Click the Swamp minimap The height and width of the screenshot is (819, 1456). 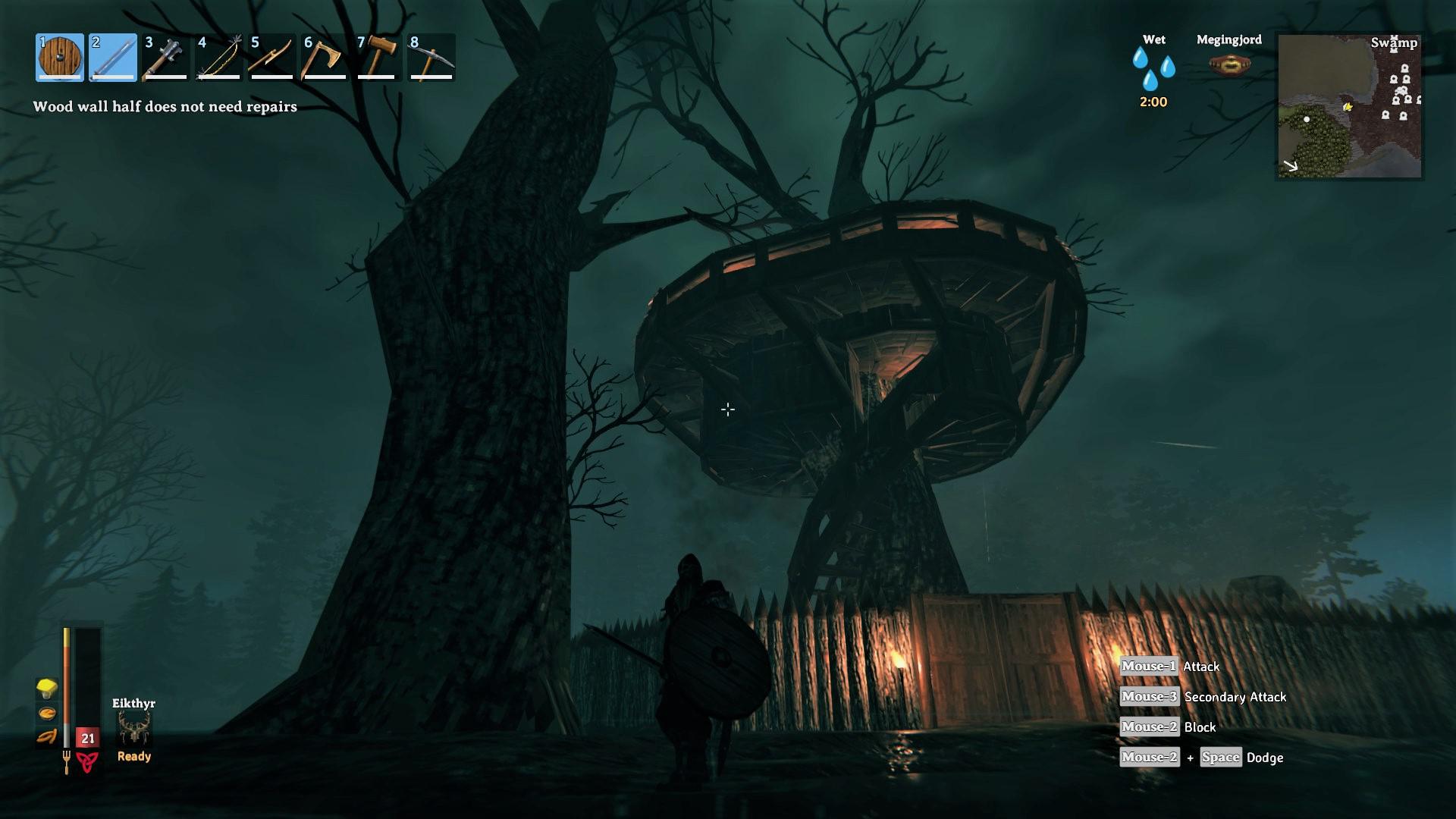coord(1350,106)
